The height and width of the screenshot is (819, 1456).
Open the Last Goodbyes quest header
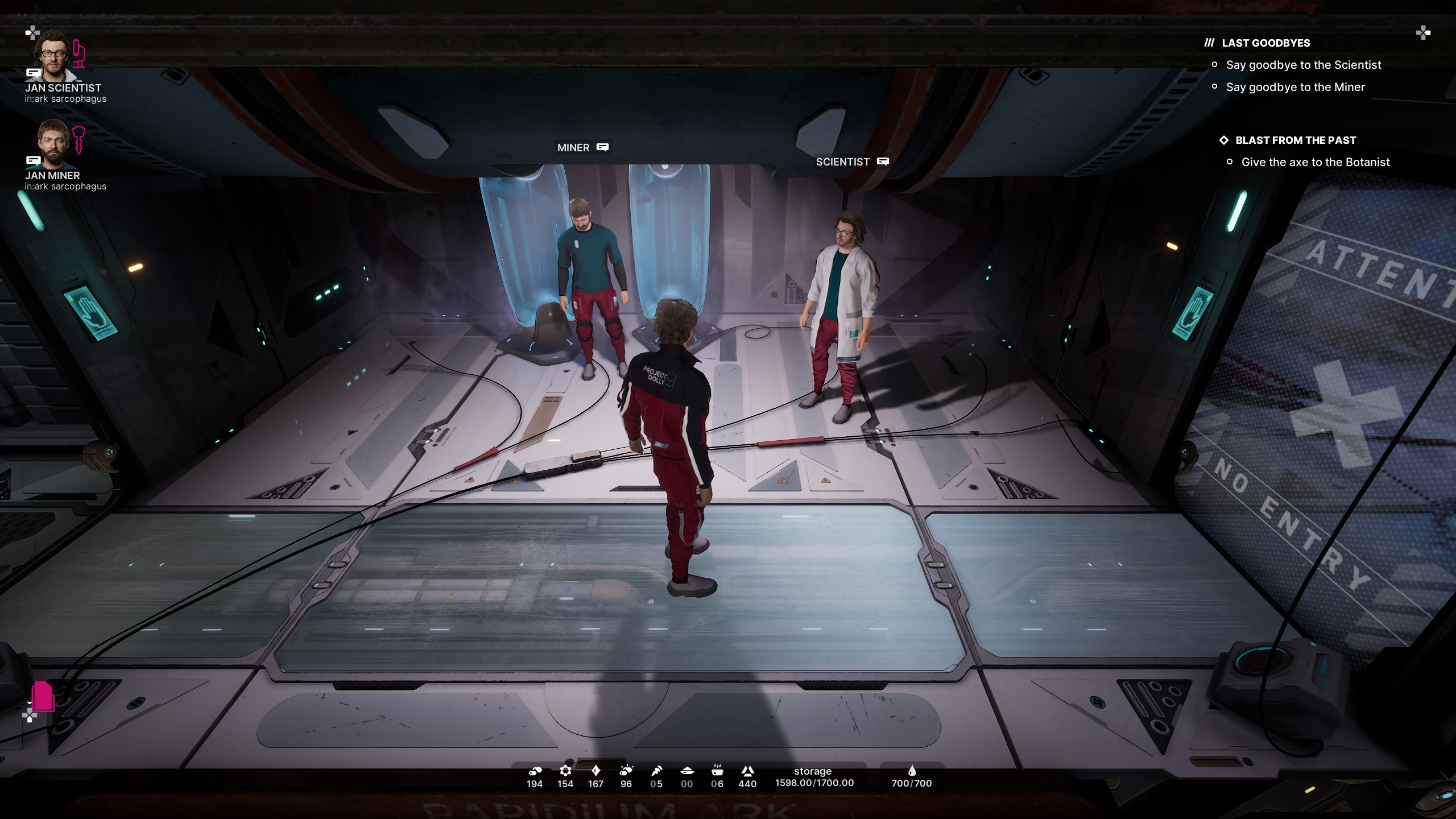[x=1265, y=43]
